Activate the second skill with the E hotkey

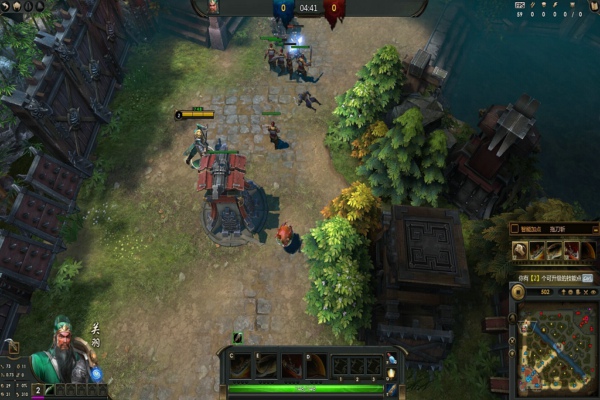point(266,366)
